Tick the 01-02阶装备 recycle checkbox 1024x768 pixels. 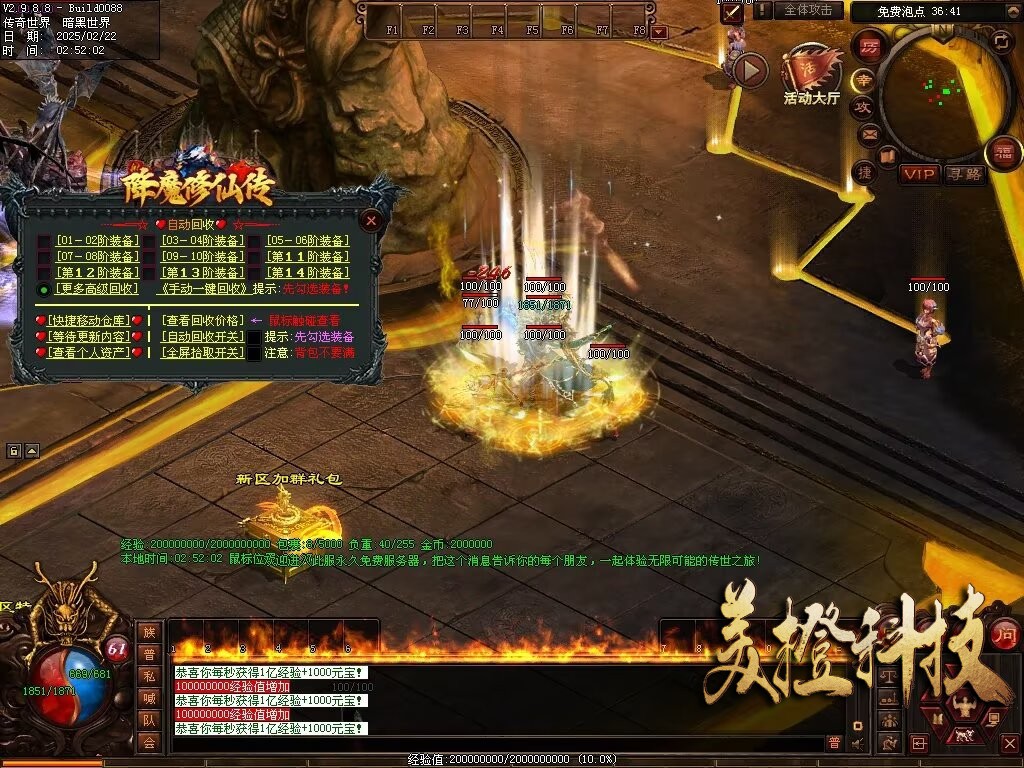(x=44, y=241)
